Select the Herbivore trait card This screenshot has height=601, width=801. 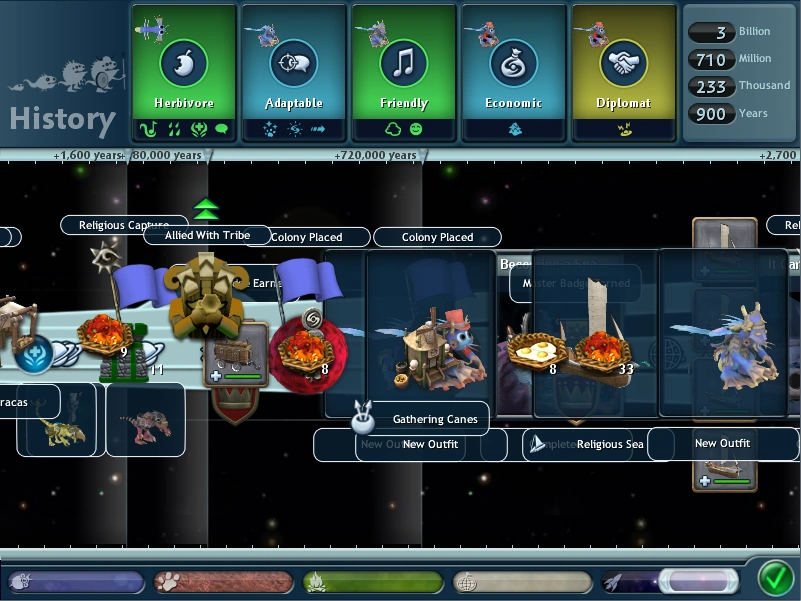click(x=184, y=71)
